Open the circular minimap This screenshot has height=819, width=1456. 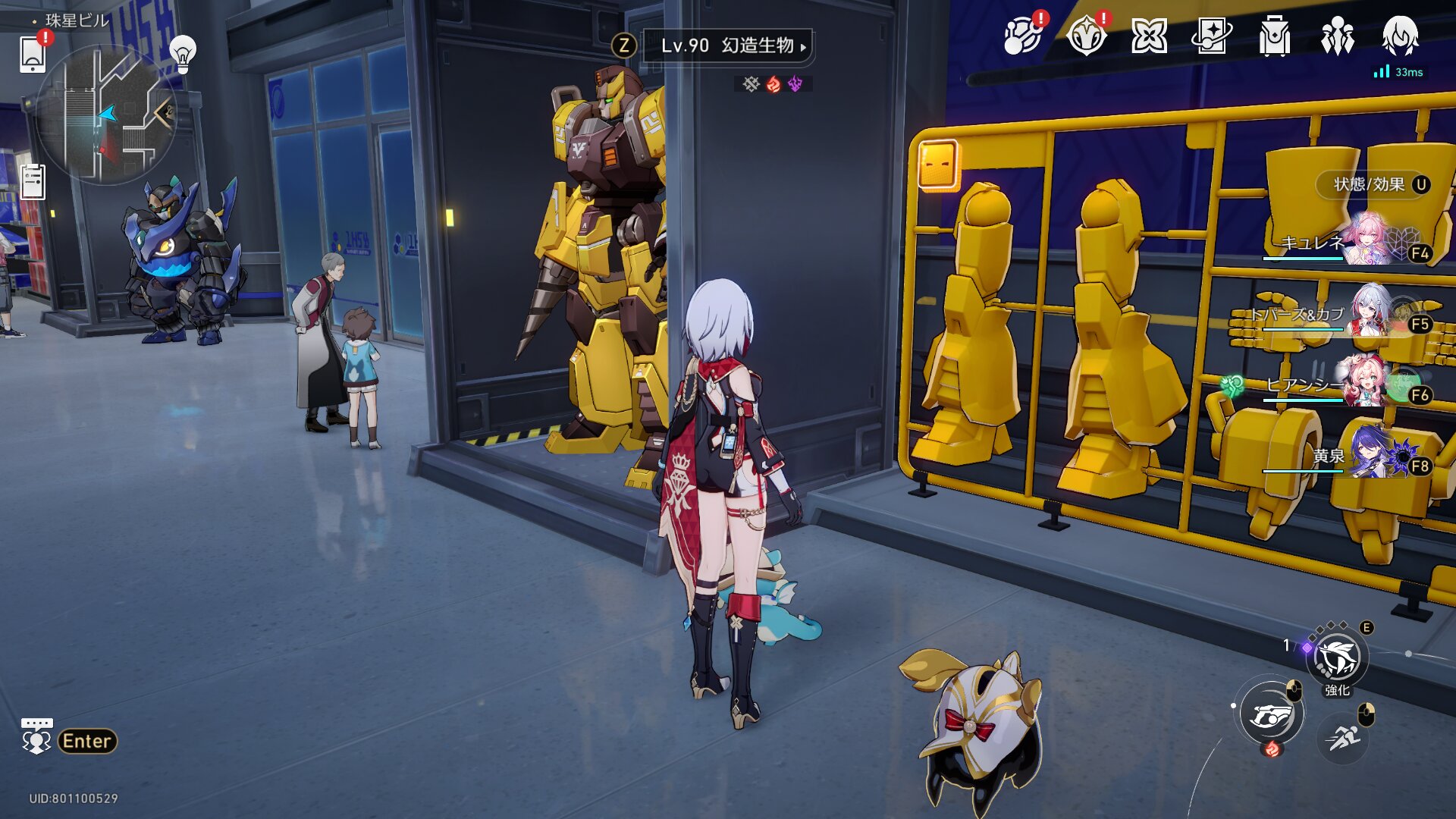(x=106, y=114)
